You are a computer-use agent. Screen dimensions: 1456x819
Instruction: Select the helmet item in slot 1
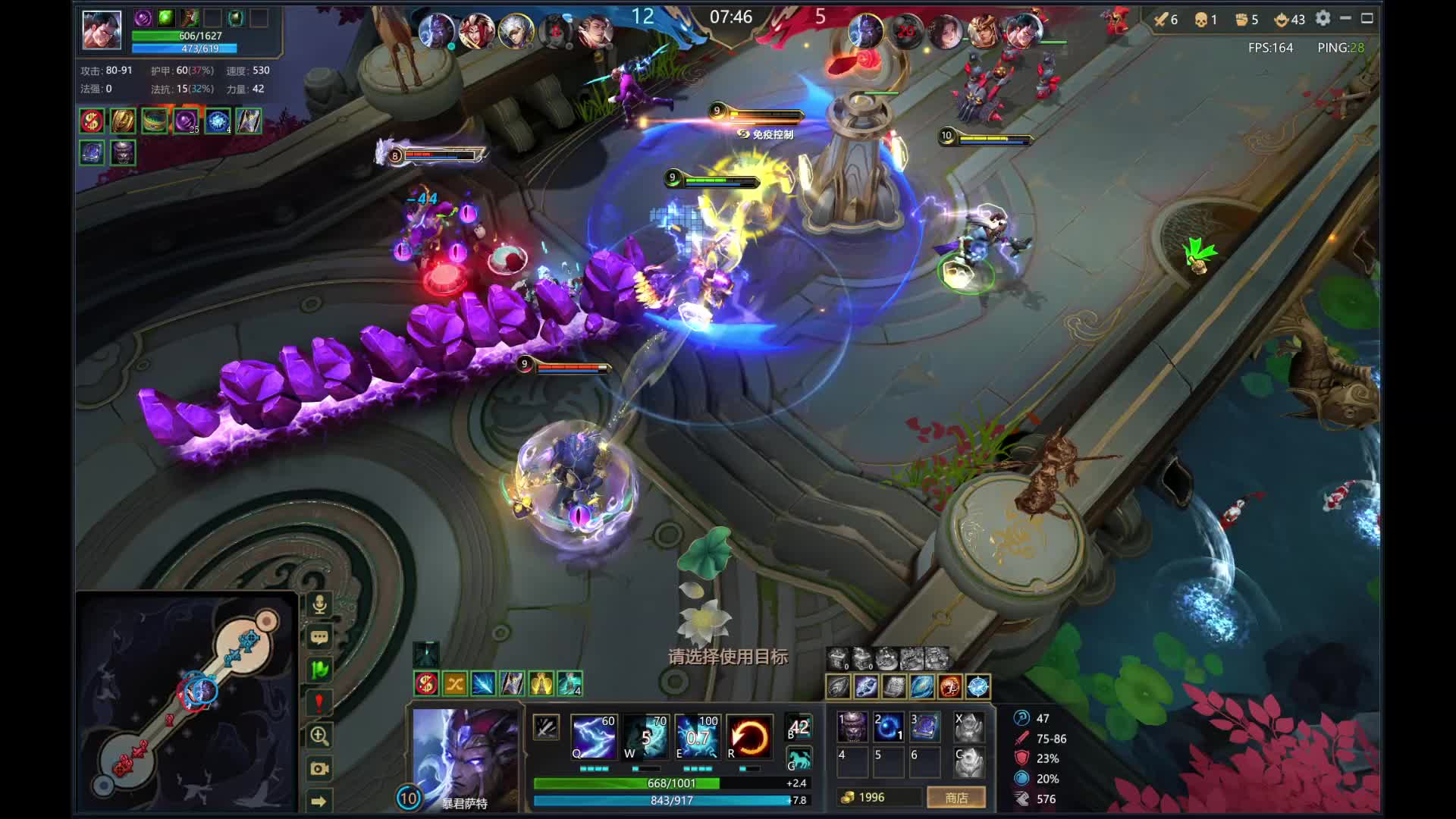pyautogui.click(x=852, y=726)
